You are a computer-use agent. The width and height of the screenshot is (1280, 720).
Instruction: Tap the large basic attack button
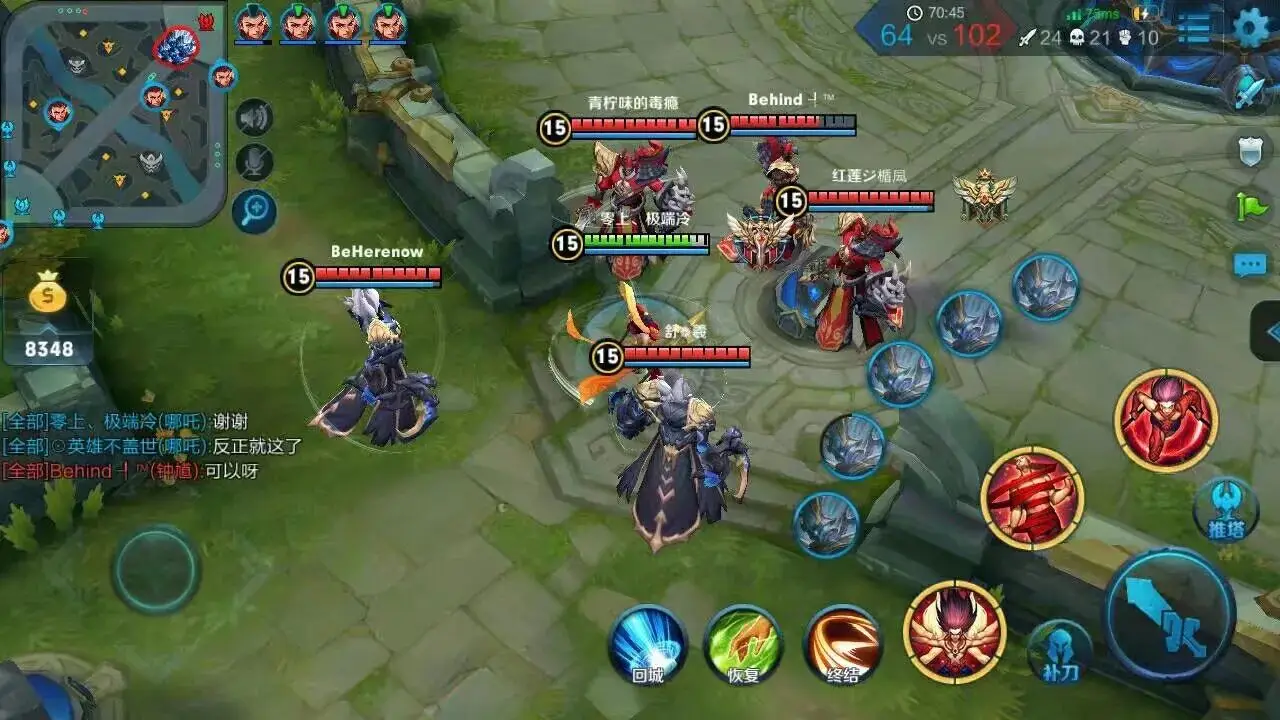(x=1169, y=614)
